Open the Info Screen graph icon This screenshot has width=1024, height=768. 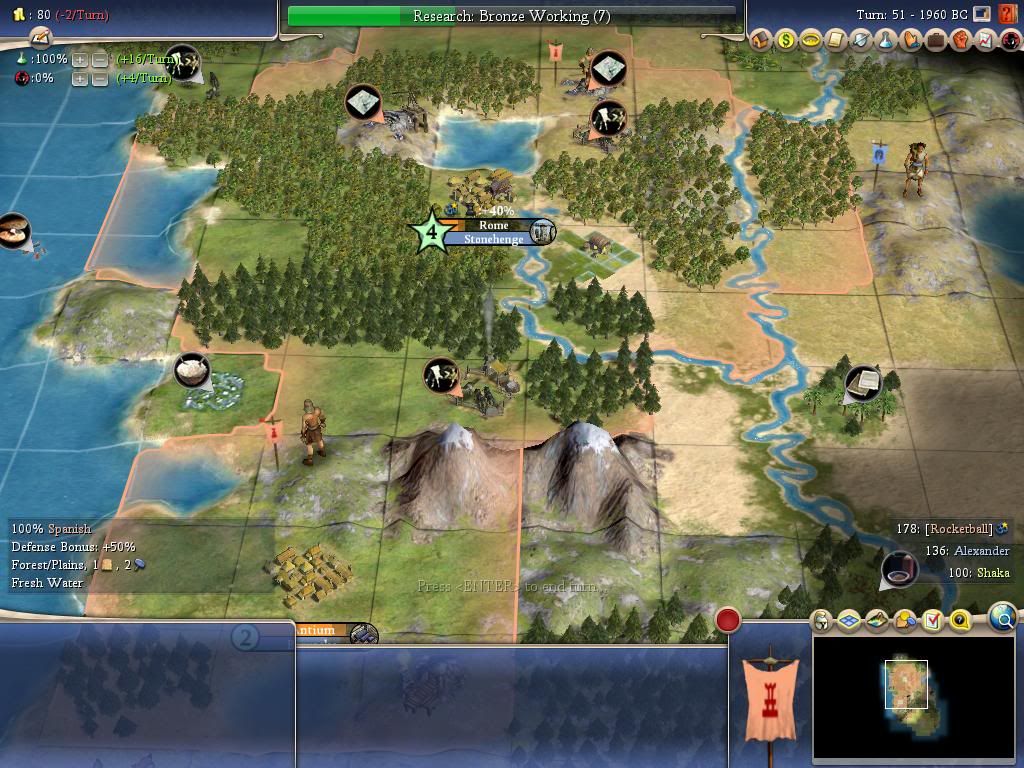[985, 40]
